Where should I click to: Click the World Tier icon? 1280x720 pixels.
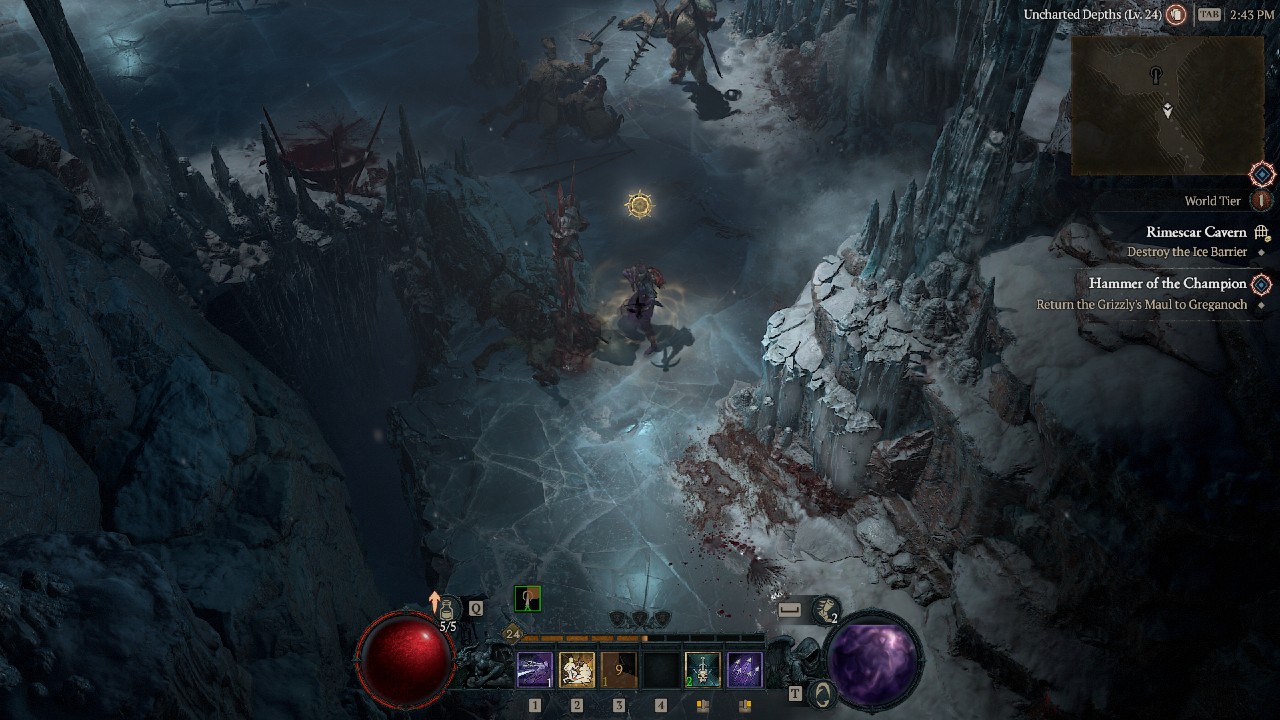point(1261,200)
